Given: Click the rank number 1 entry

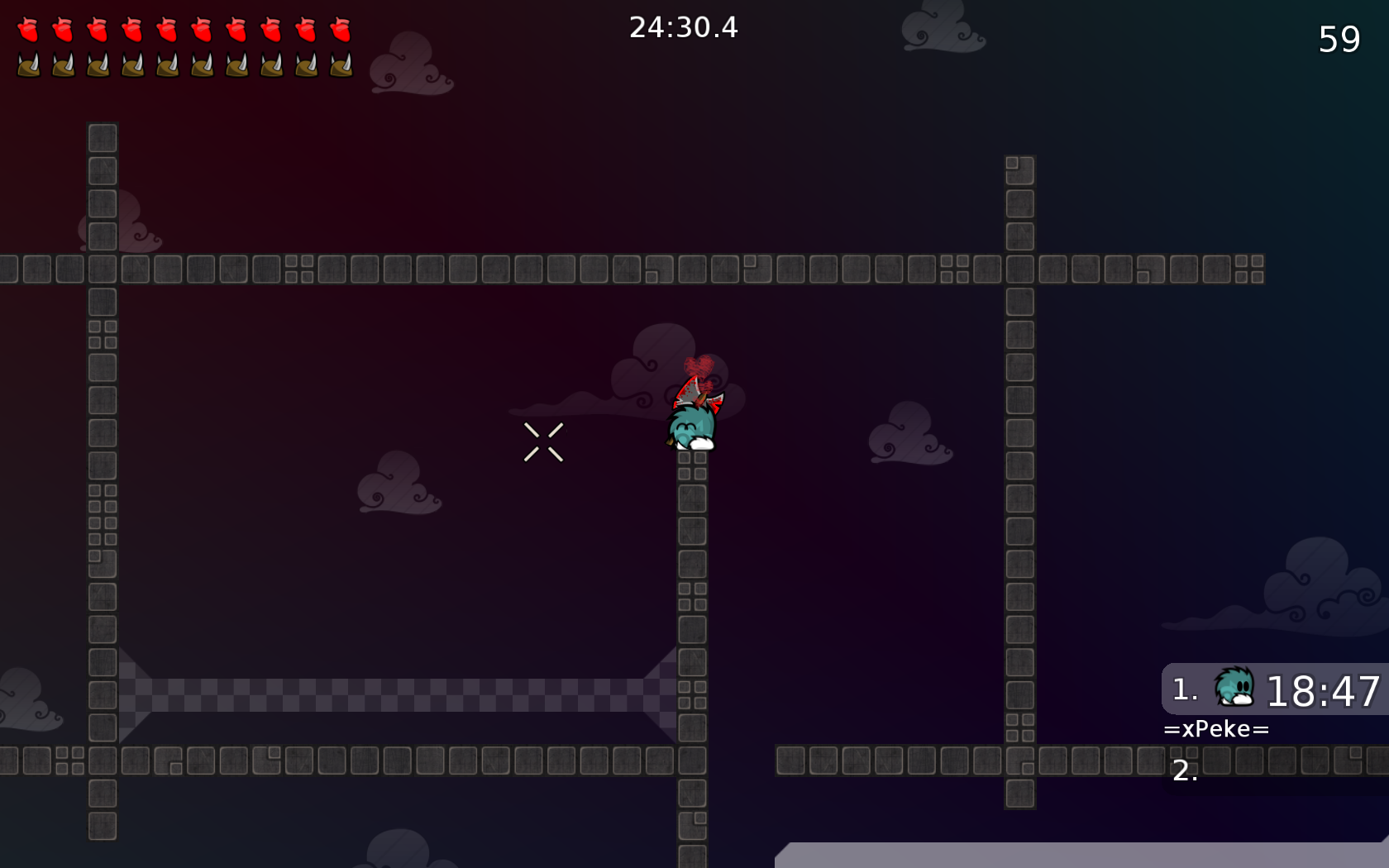Looking at the screenshot, I should click(1184, 689).
